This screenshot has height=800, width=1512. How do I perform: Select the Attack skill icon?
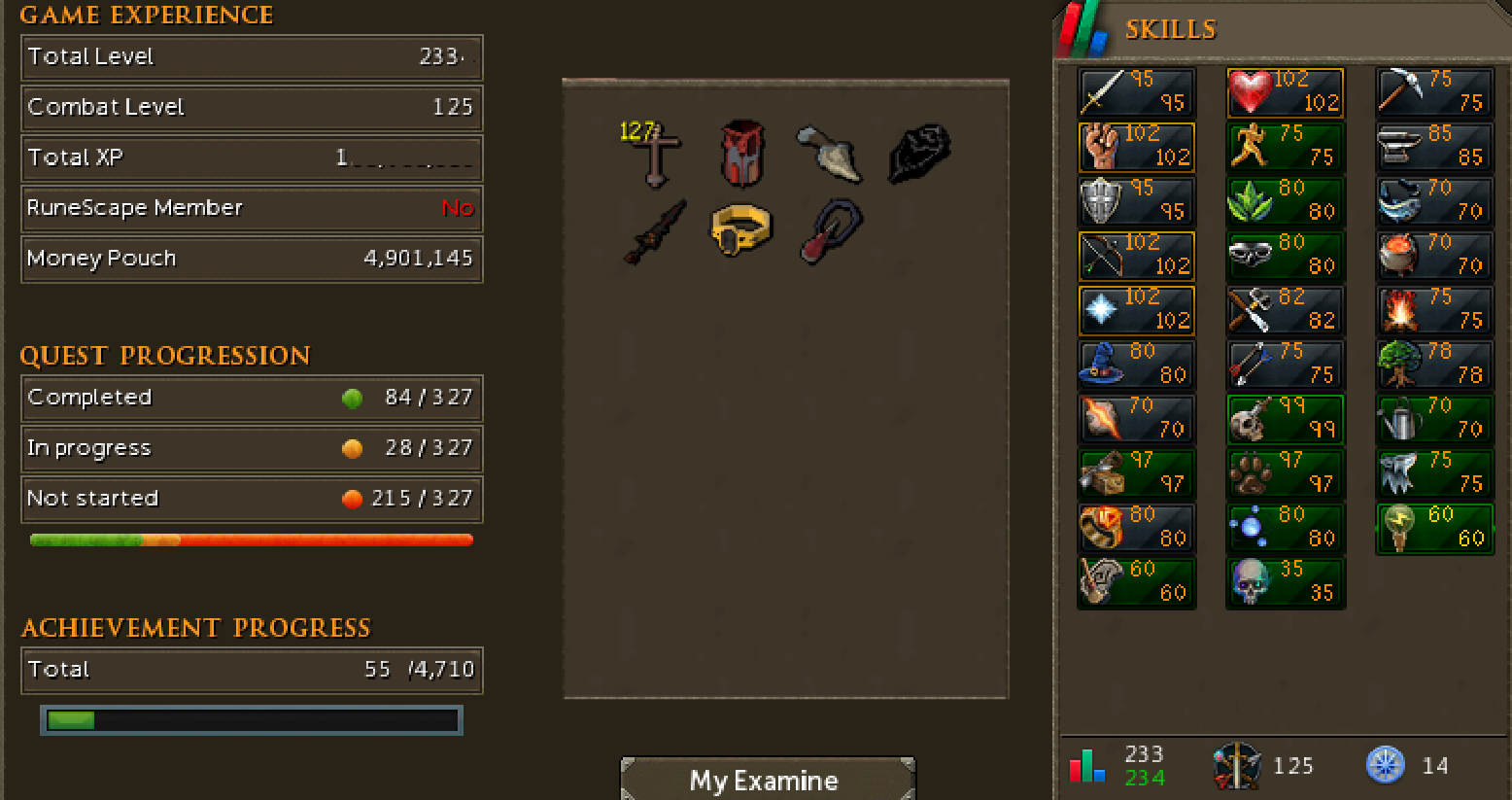pos(1103,93)
